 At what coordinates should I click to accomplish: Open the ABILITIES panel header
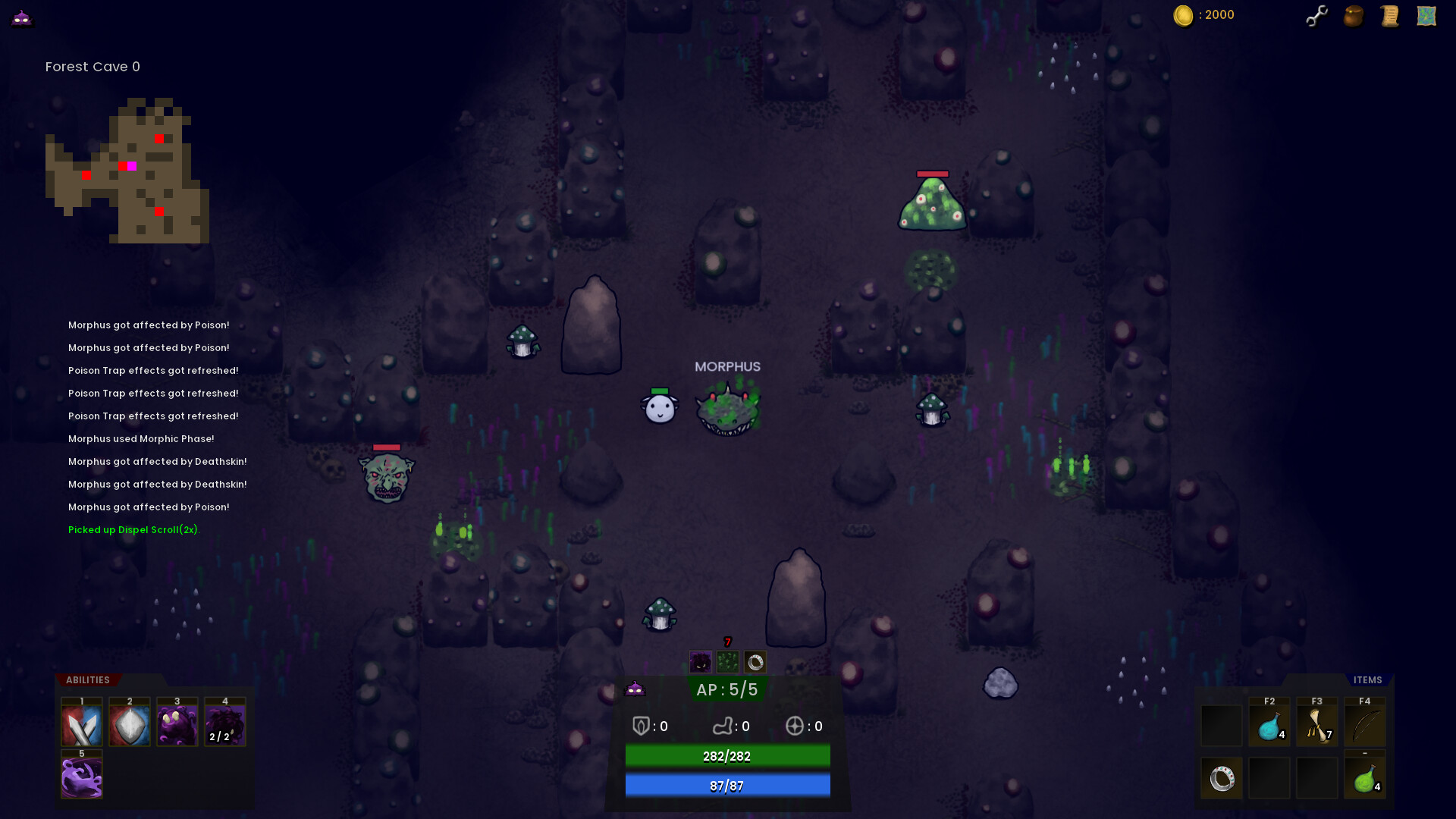87,680
